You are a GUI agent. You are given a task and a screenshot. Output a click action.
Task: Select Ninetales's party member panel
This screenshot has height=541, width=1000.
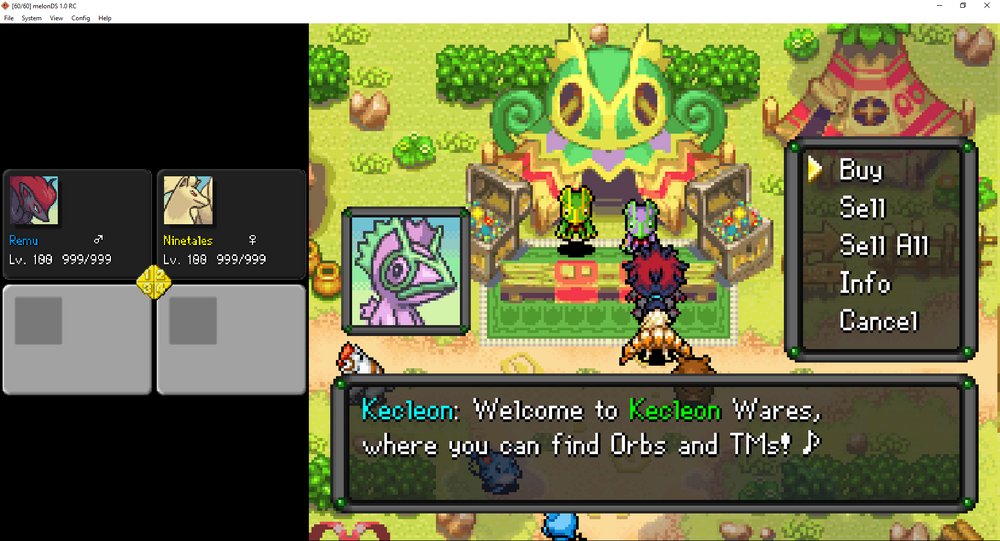pos(231,224)
